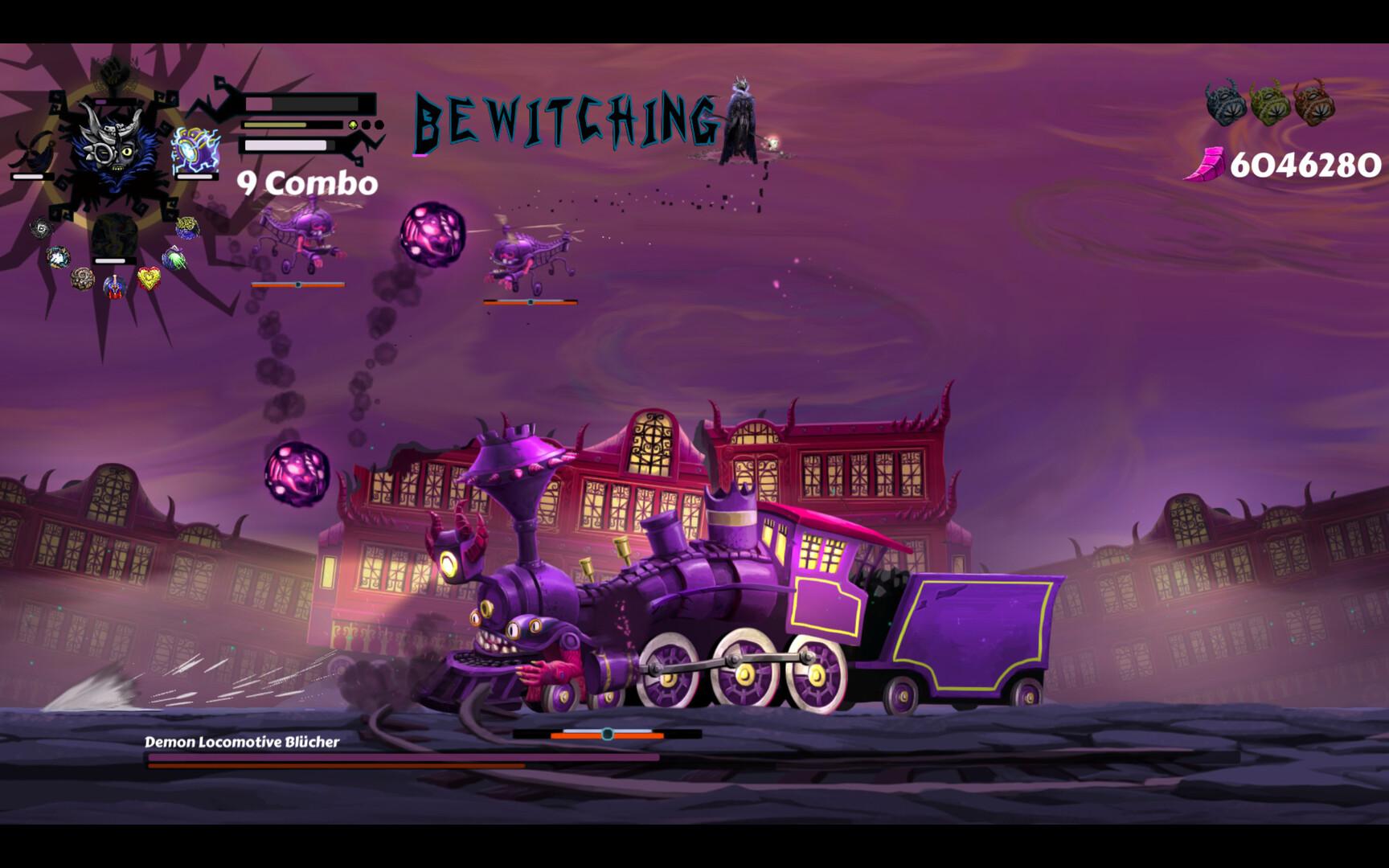1389x868 pixels.
Task: Click the 9 Combo counter text
Action: point(305,185)
